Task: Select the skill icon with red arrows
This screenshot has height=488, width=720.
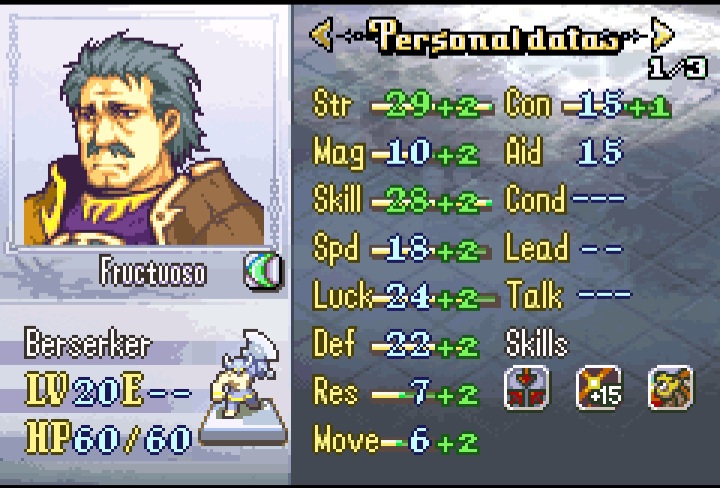Action: pyautogui.click(x=527, y=389)
